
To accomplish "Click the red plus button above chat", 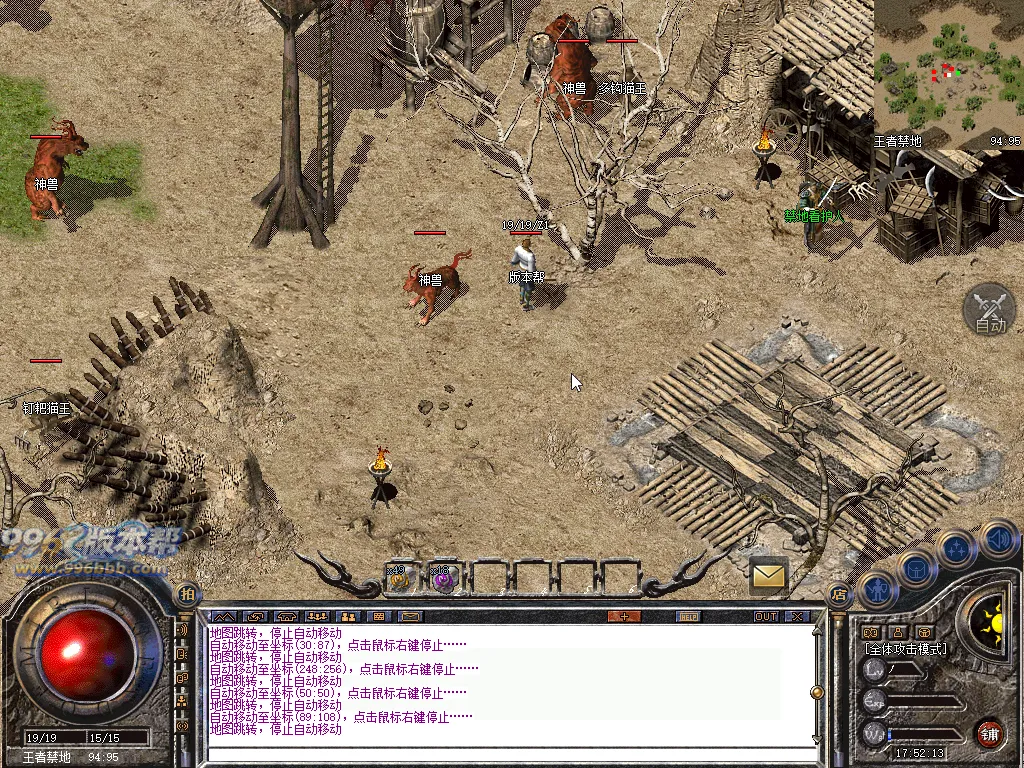I will click(624, 616).
